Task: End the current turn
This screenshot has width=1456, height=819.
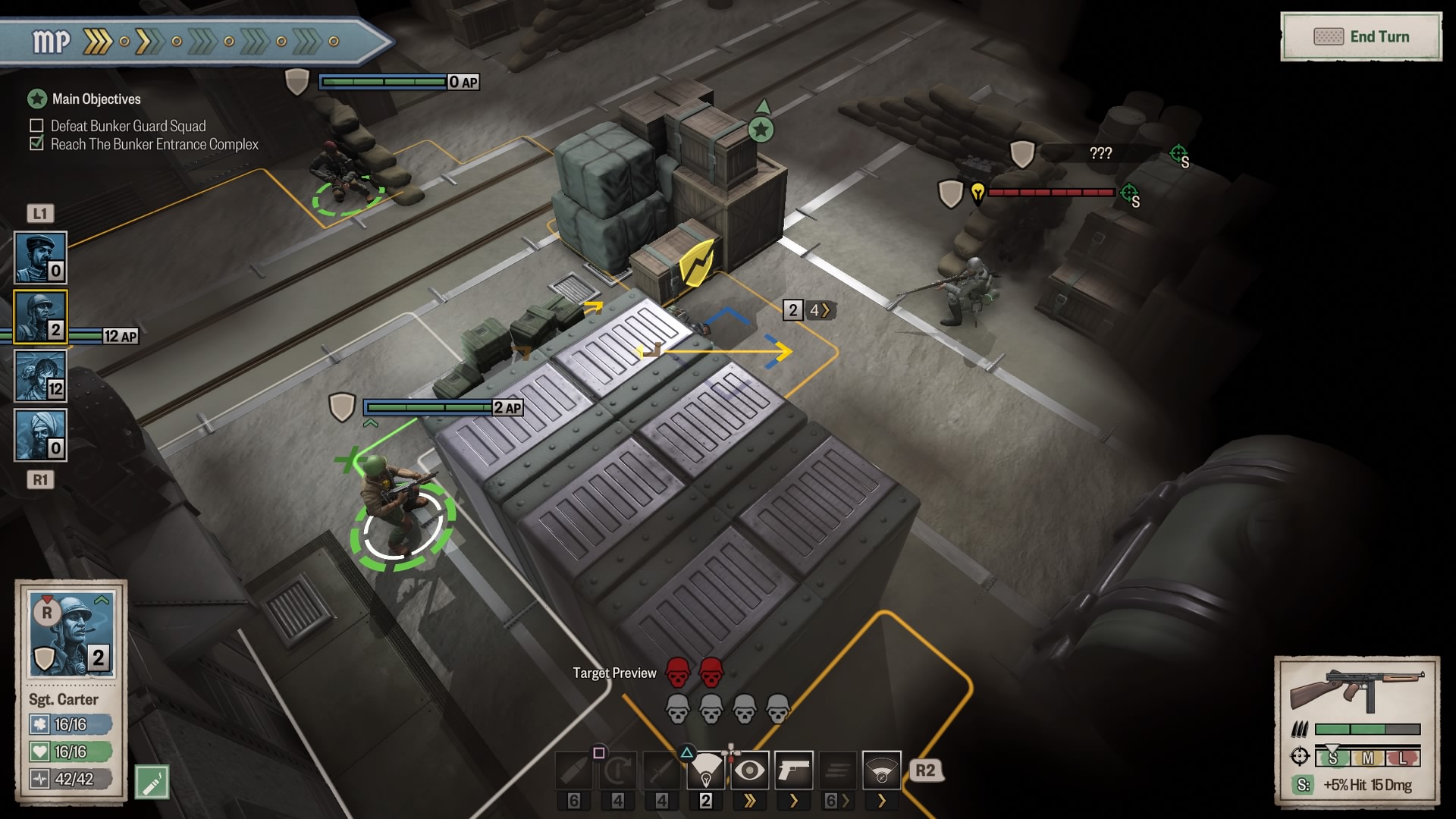Action: [x=1361, y=36]
